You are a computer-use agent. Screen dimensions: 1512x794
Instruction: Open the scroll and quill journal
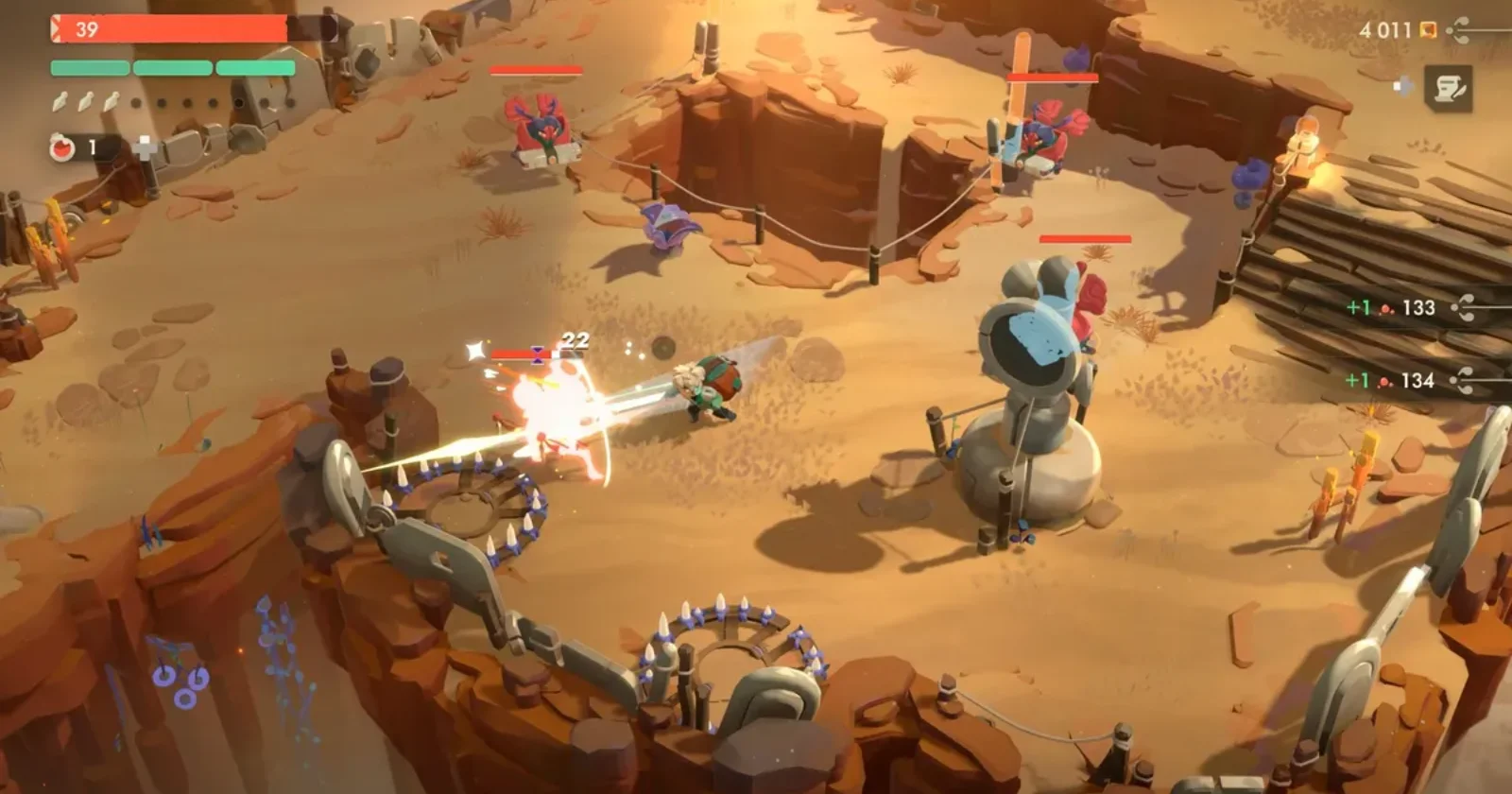[x=1448, y=88]
